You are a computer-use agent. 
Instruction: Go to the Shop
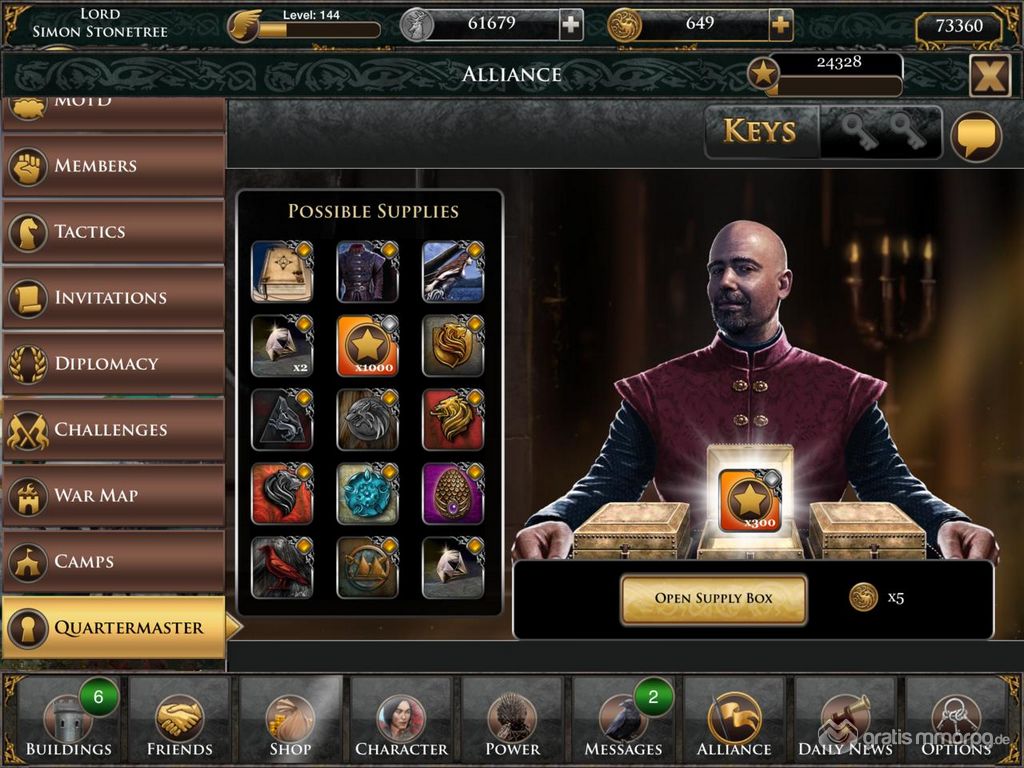(x=290, y=722)
